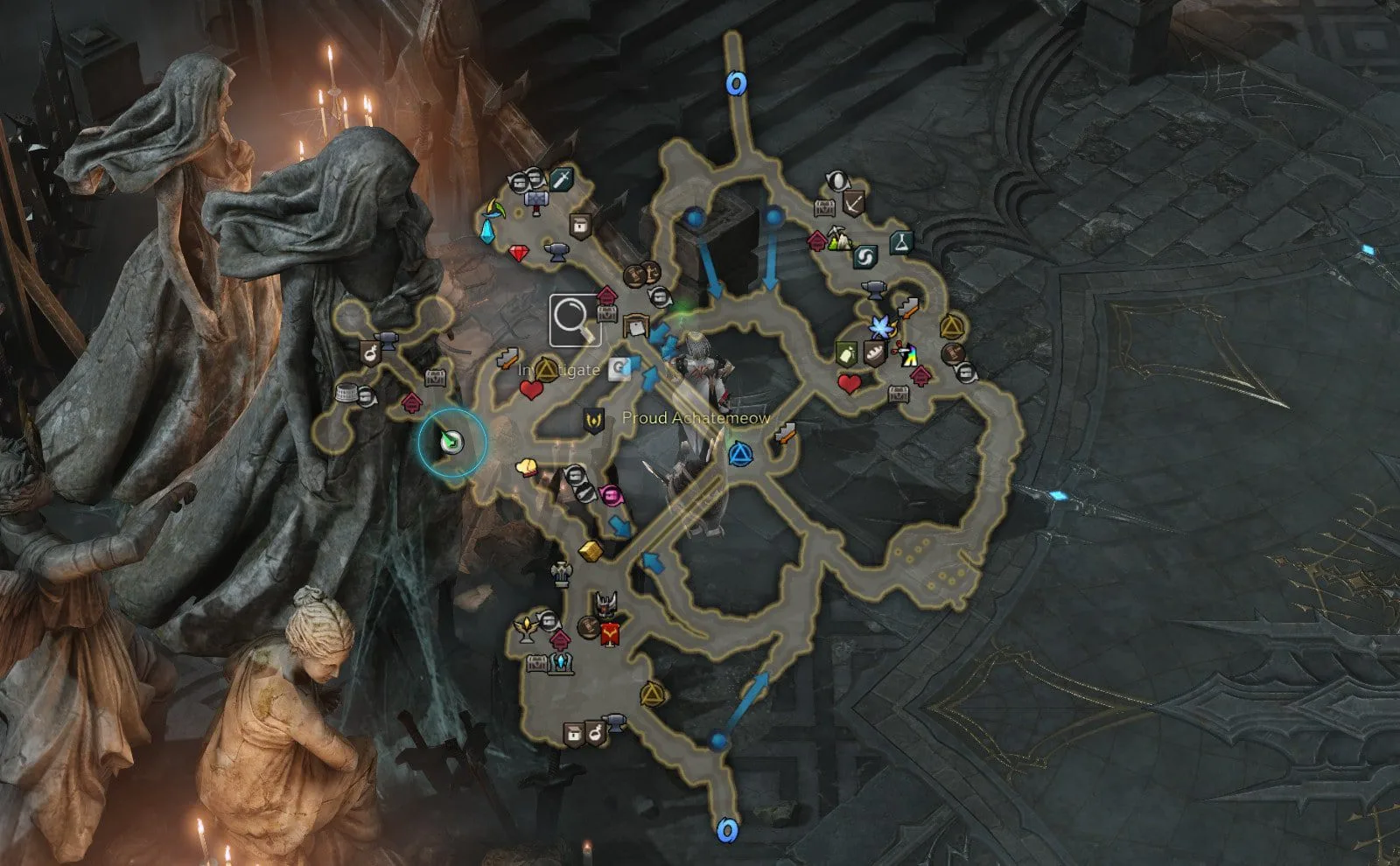Select the chef hat map marker
The width and height of the screenshot is (1400, 866).
point(527,468)
